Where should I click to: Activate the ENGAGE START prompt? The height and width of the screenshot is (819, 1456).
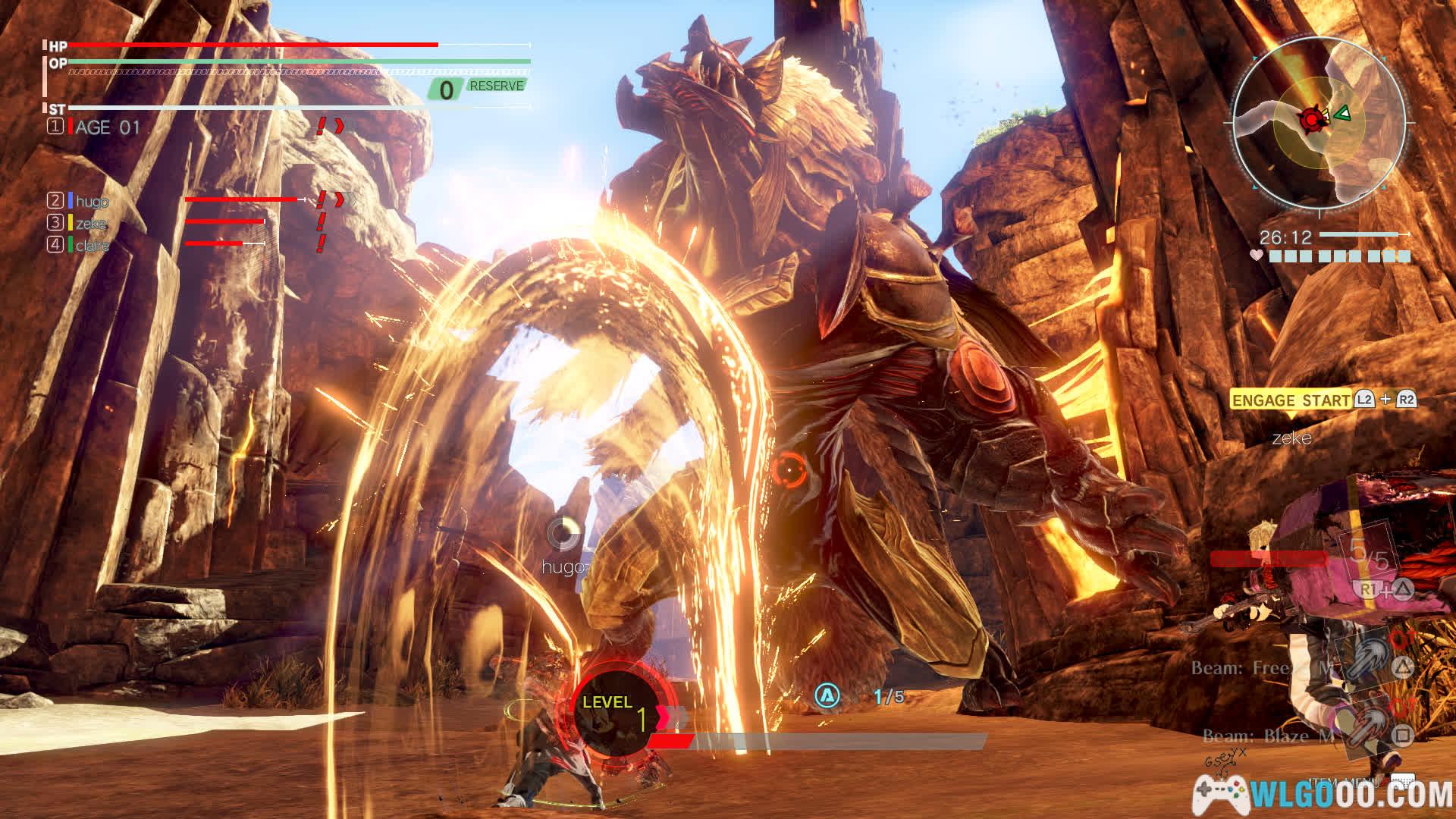pos(1290,400)
